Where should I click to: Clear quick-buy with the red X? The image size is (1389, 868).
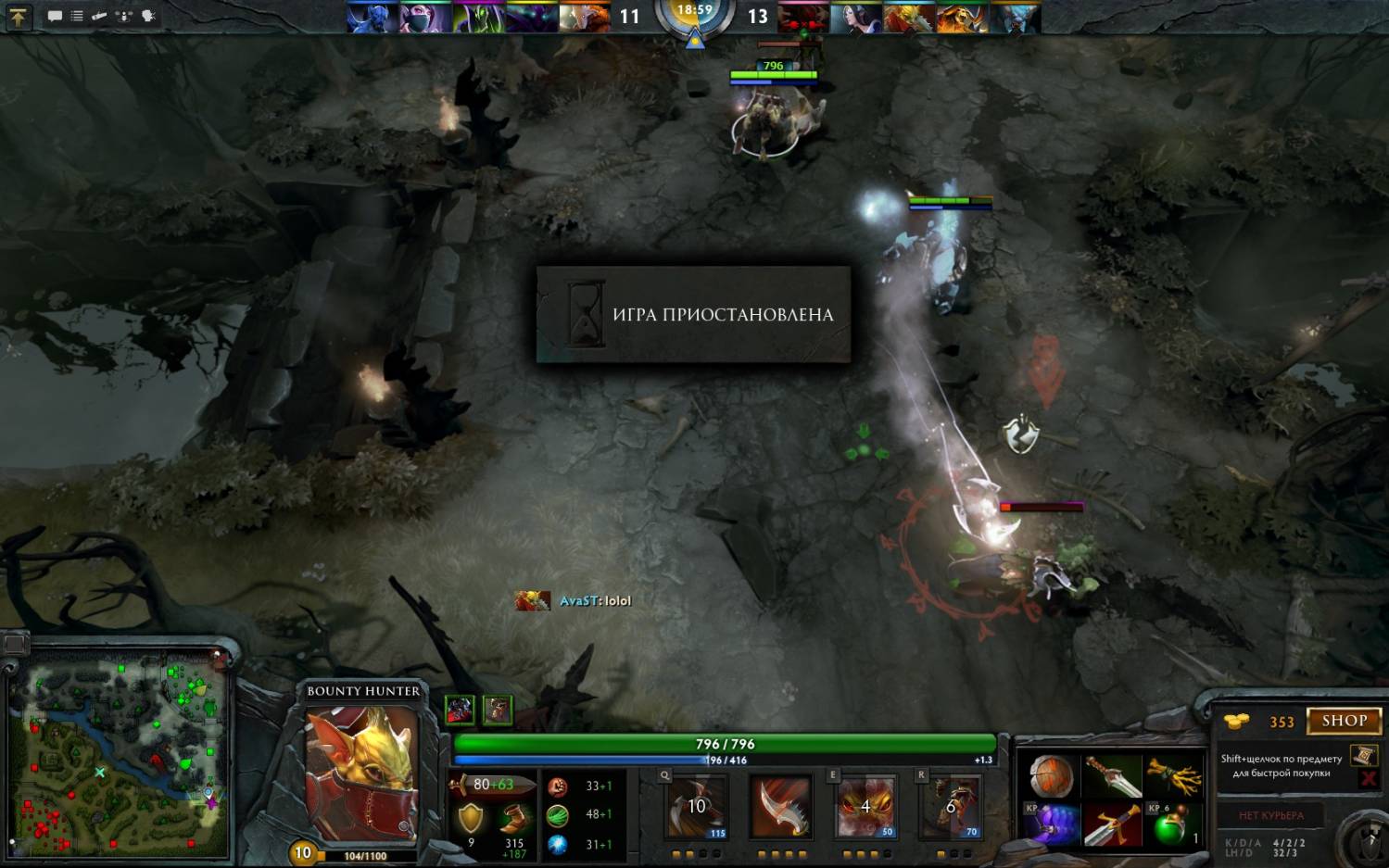point(1368,779)
